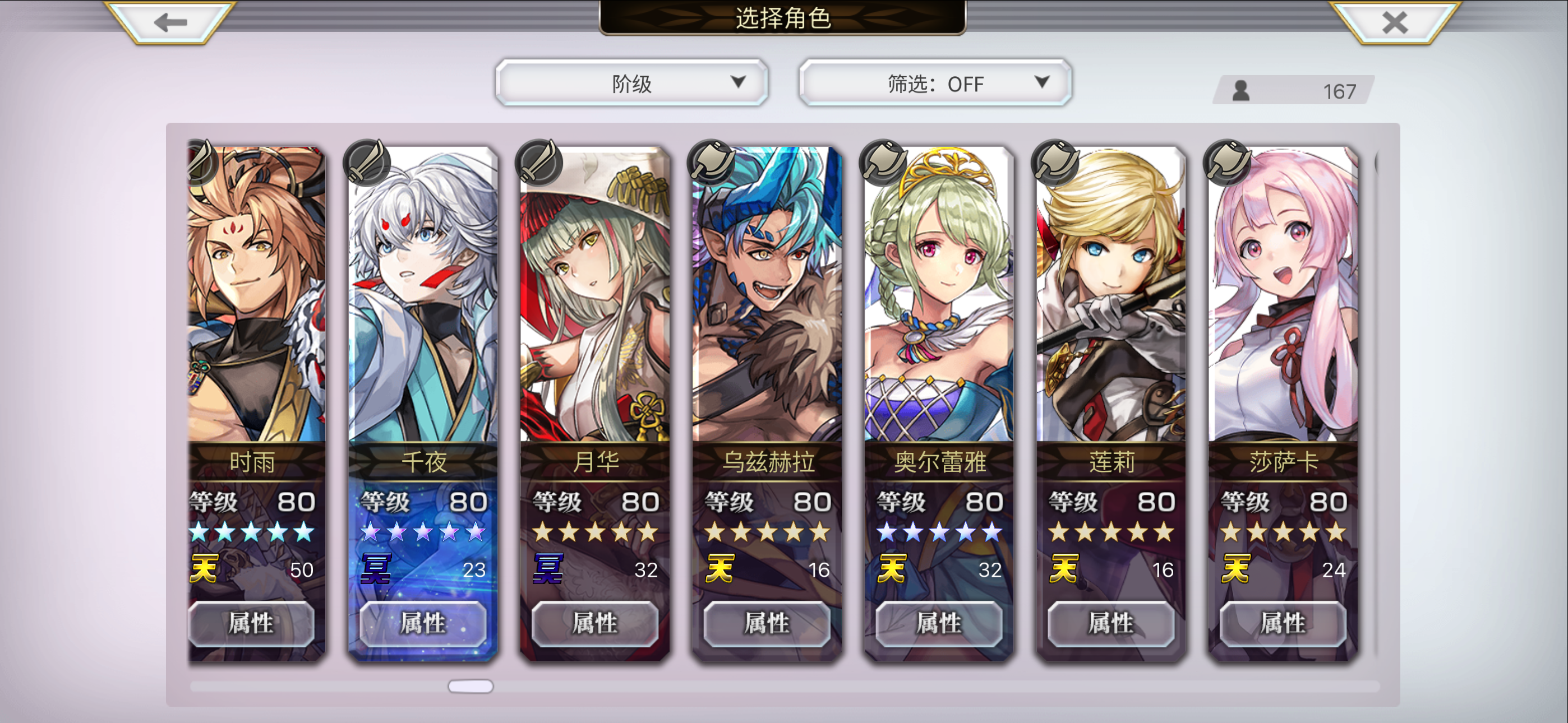Open the 筛选：OFF filter dropdown

pos(933,84)
